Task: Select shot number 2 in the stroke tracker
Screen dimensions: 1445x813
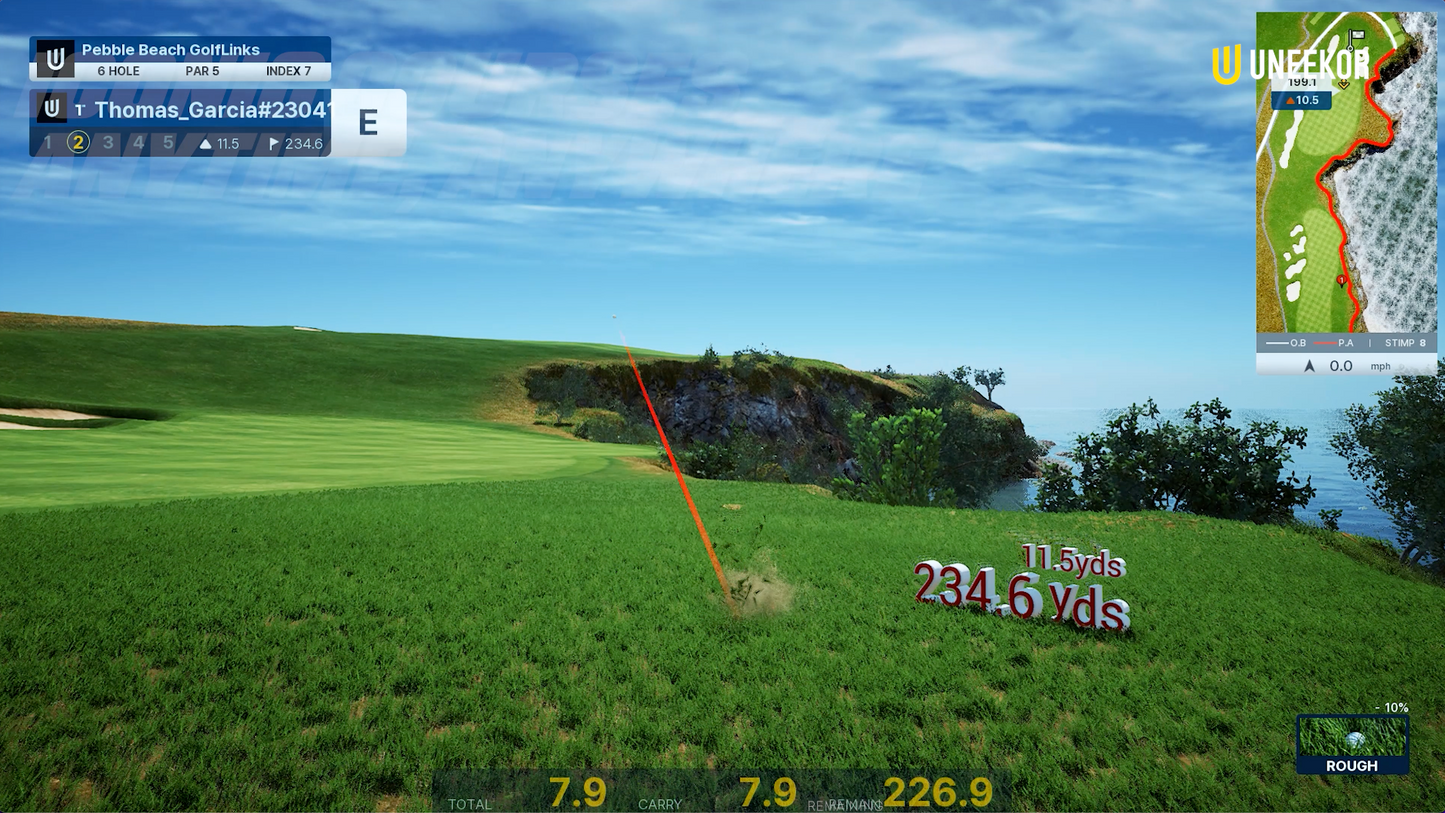Action: 77,142
